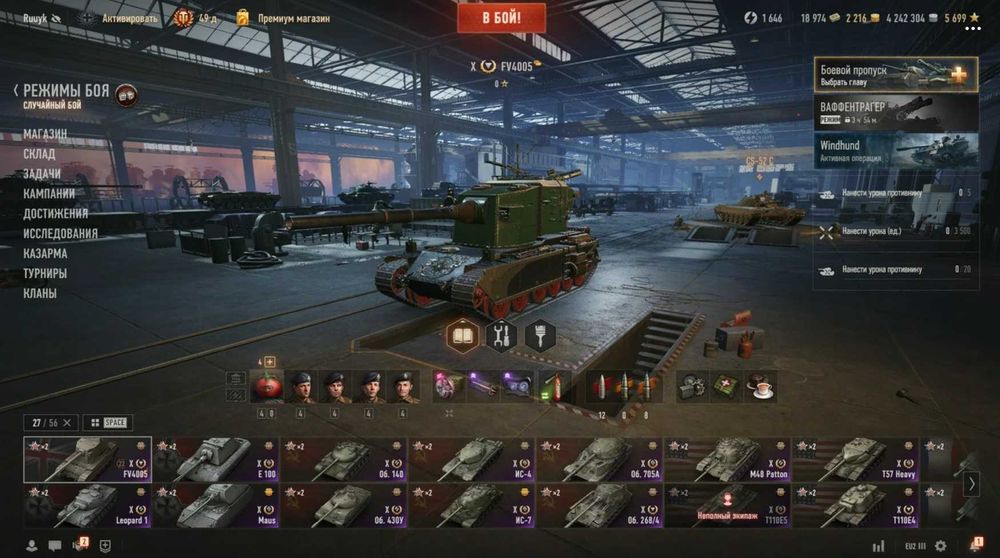1000x558 pixels.
Task: Select the E 100 tank card
Action: coord(216,459)
